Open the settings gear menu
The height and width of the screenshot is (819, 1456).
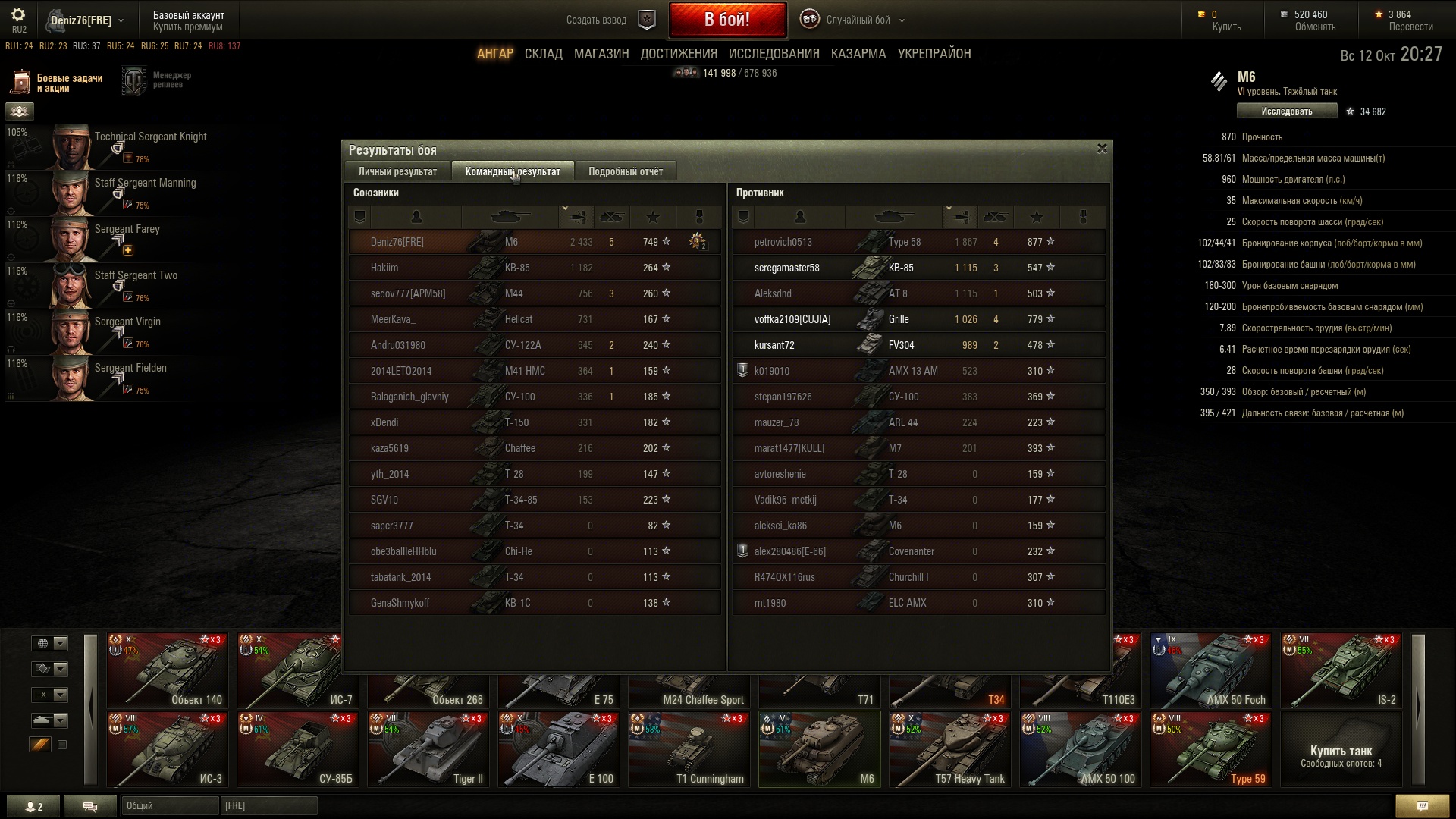18,14
